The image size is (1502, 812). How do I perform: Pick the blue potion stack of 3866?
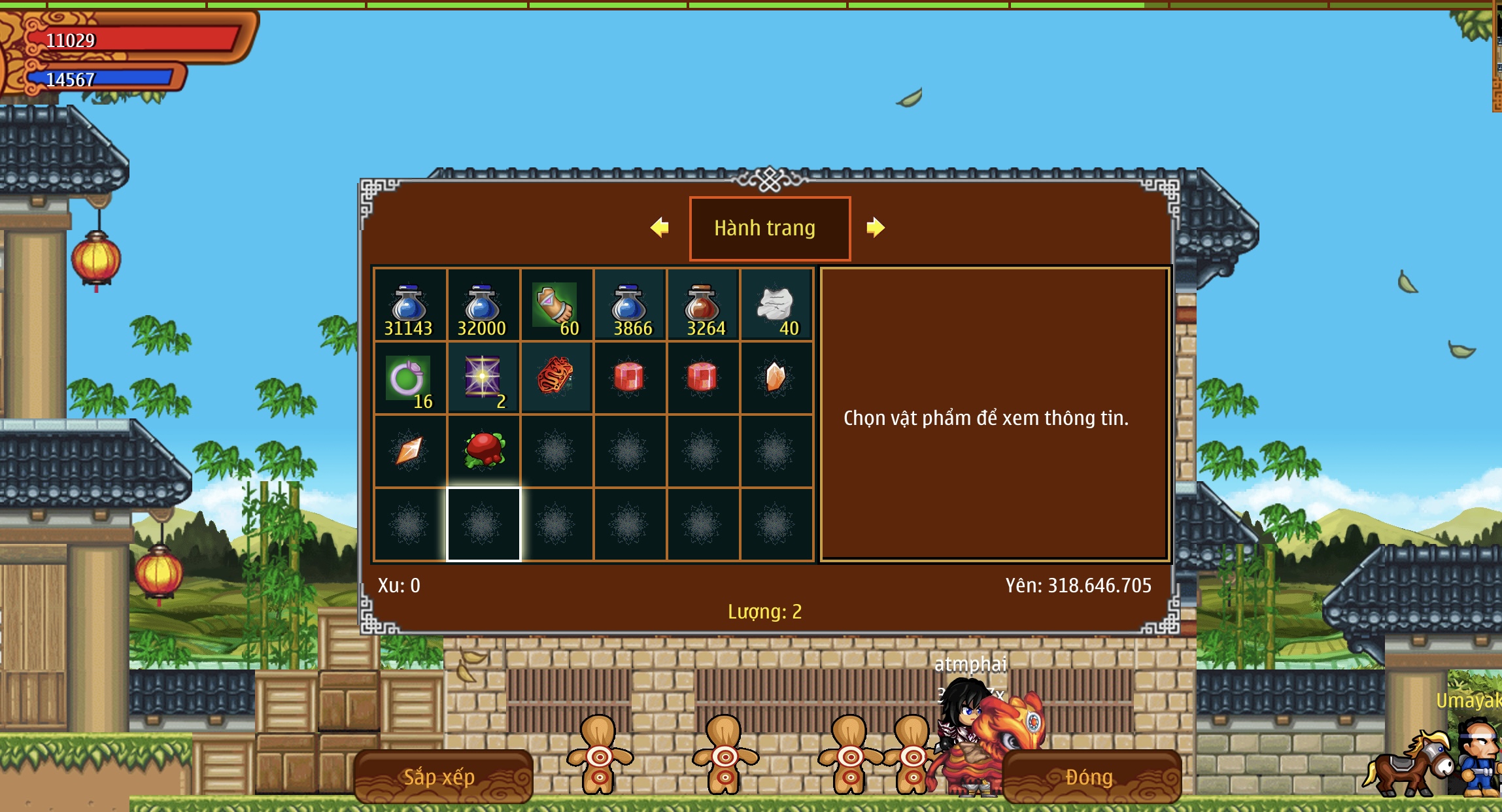click(629, 305)
